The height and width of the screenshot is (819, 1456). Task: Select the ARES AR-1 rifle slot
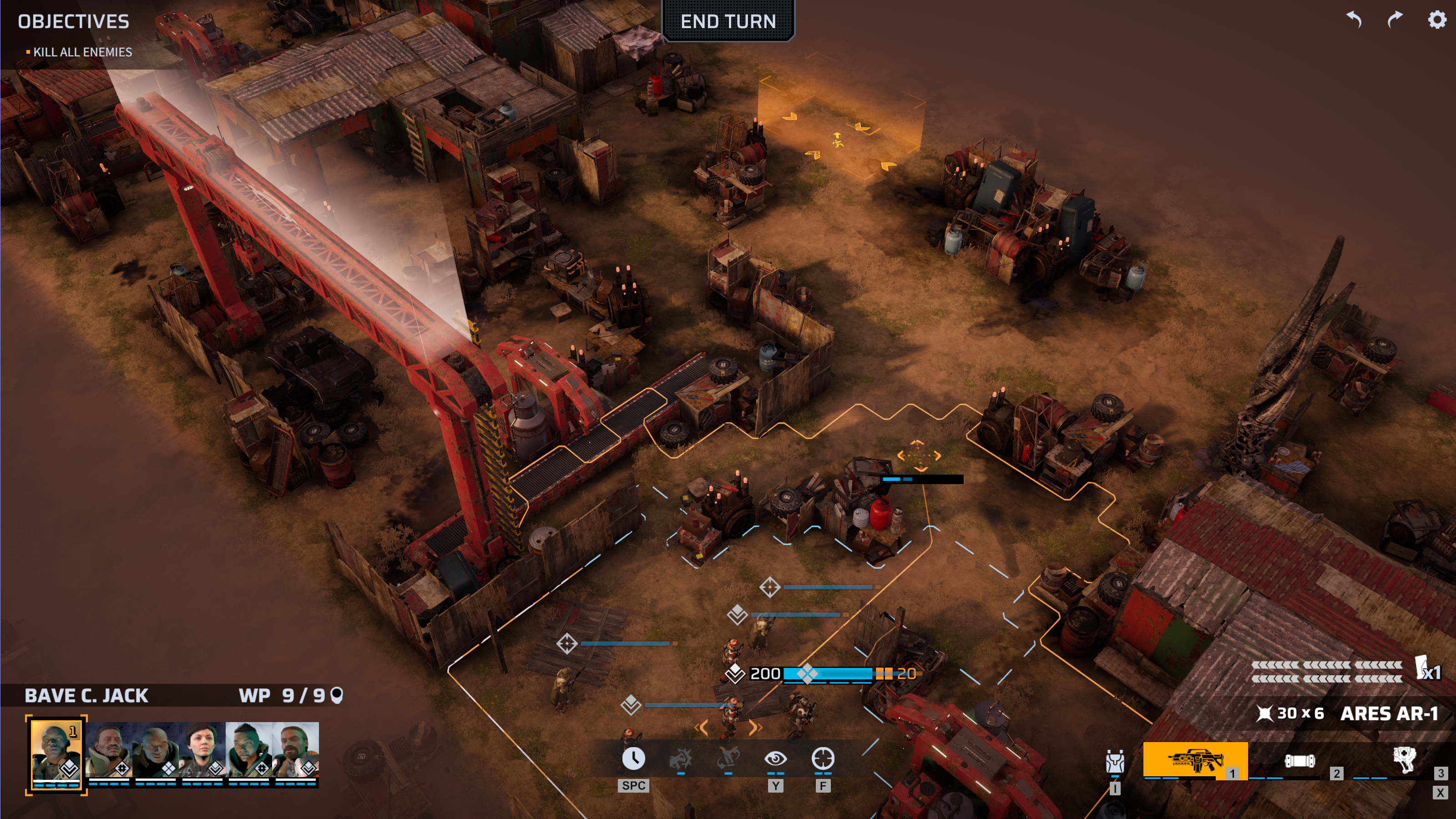pos(1195,760)
